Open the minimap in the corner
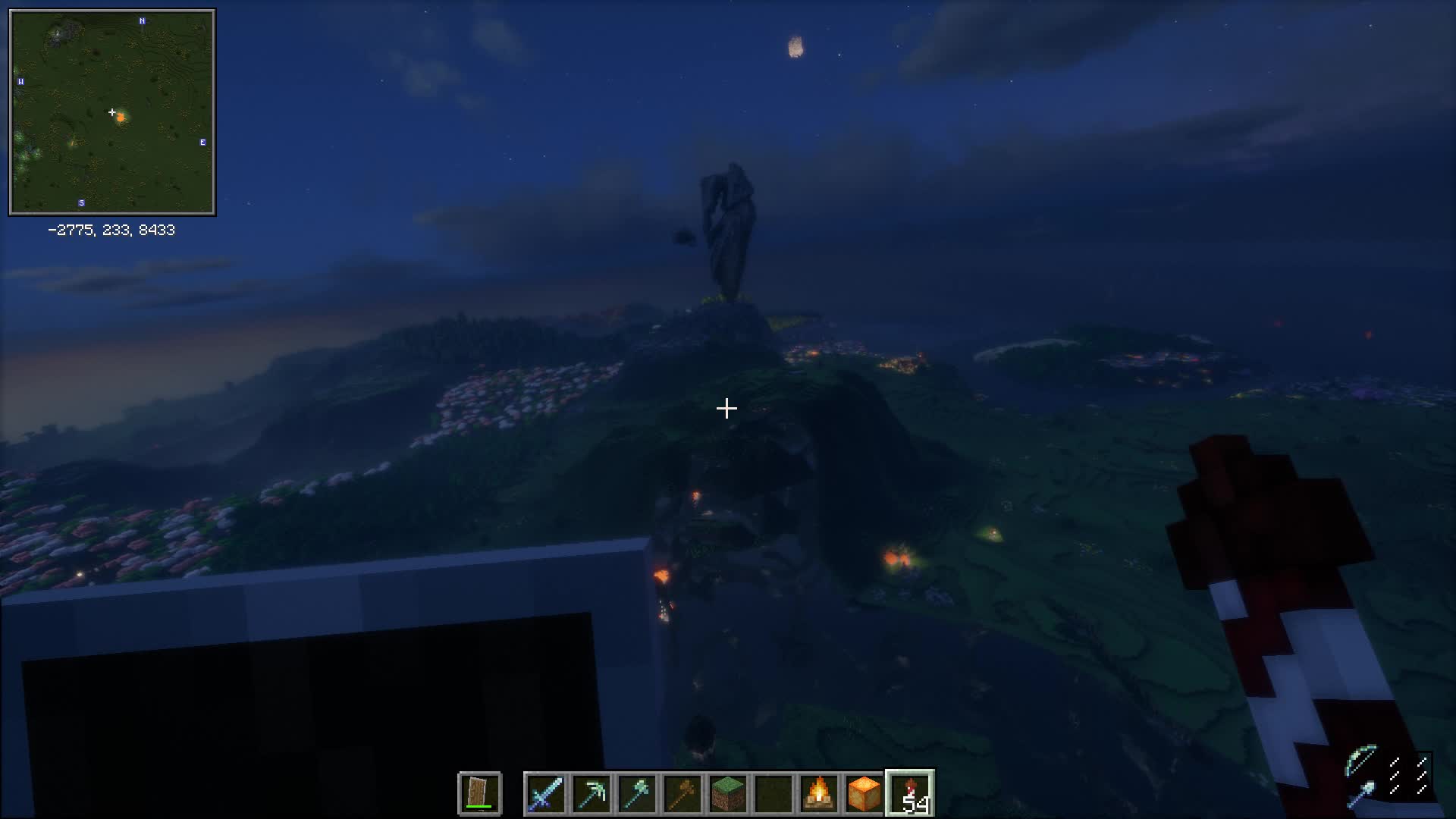 [112, 112]
